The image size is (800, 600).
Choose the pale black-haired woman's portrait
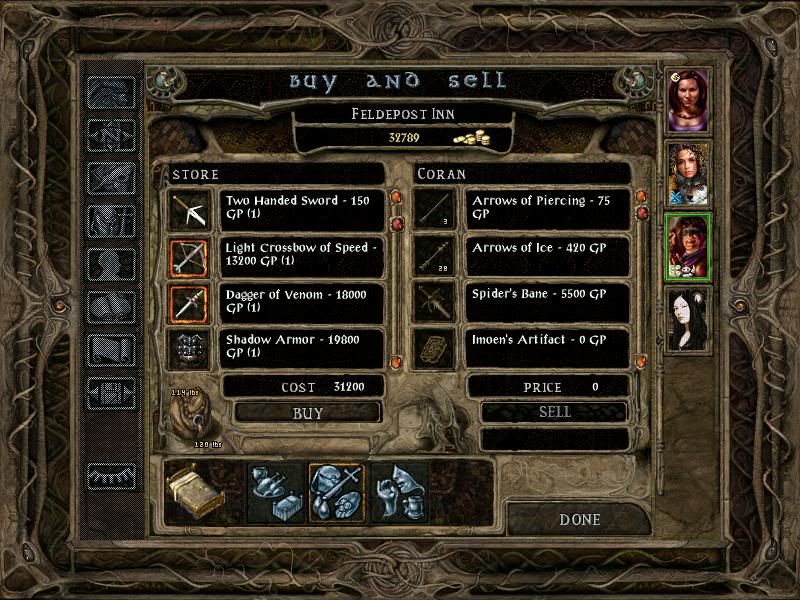[x=689, y=320]
